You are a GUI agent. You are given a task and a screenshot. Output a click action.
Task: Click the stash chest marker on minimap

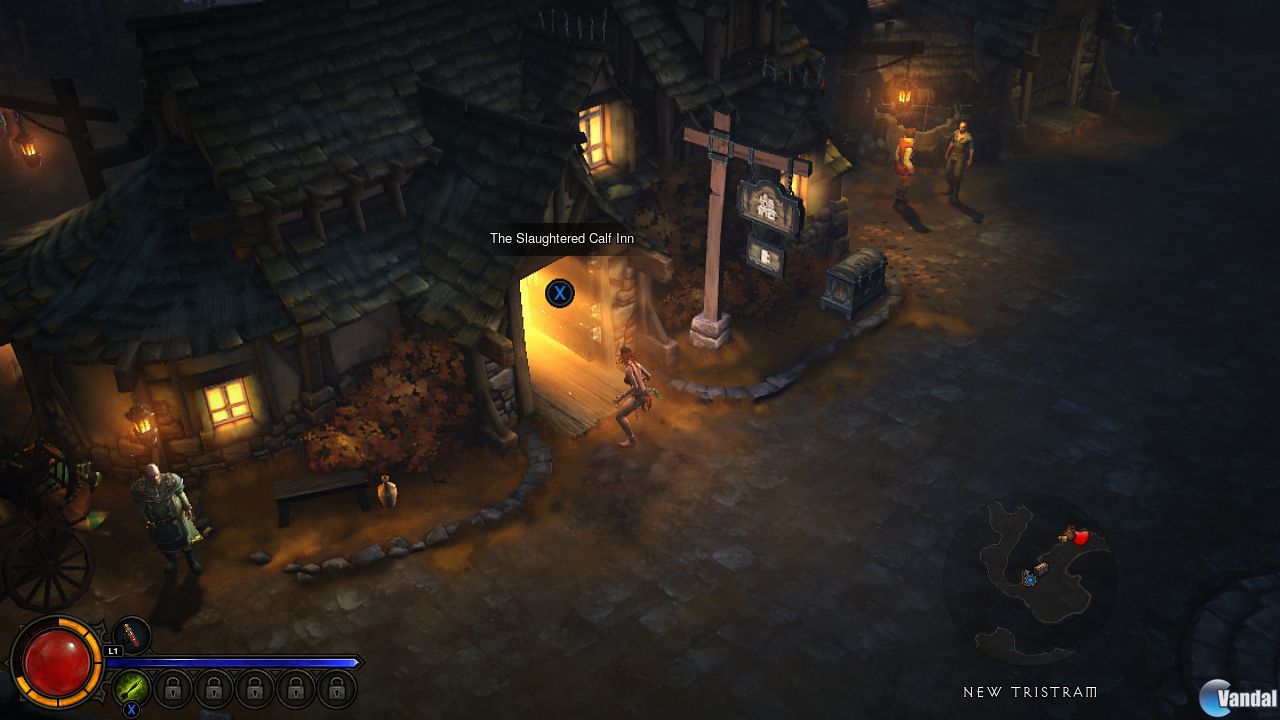[1041, 569]
